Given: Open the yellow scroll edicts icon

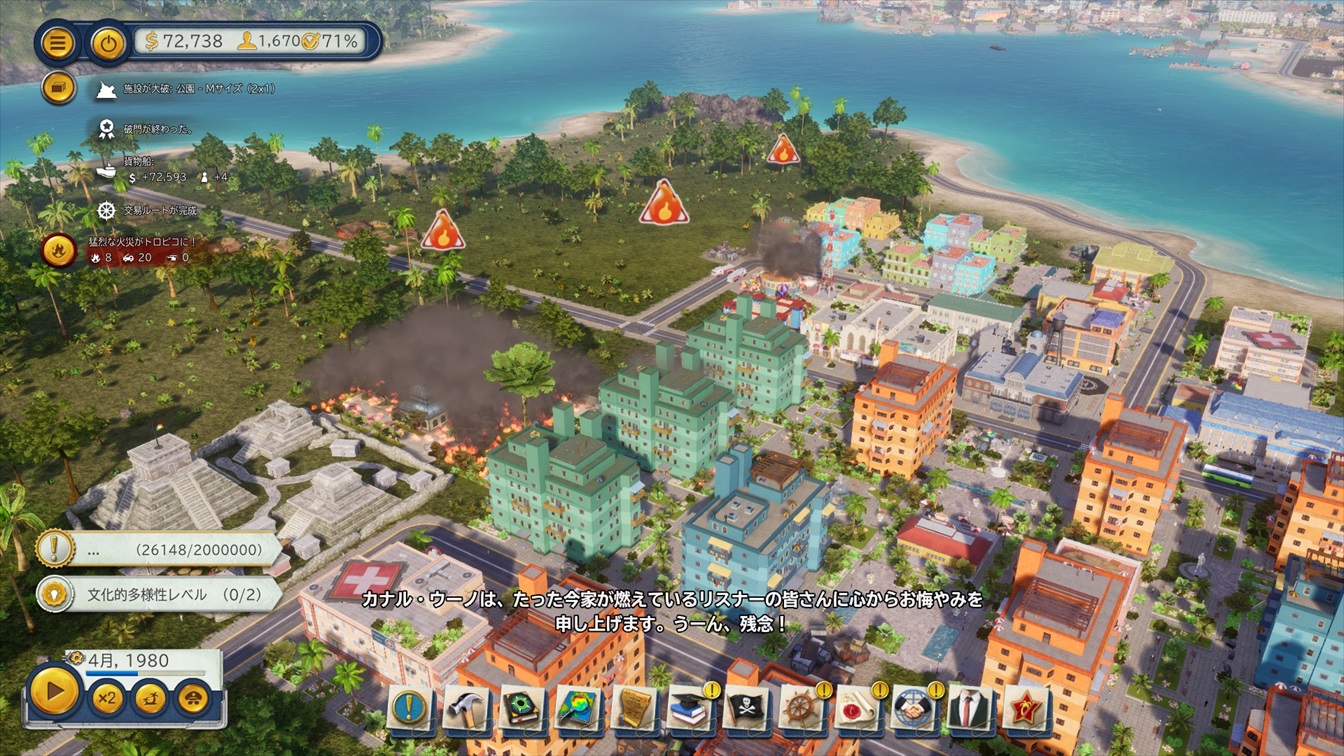Looking at the screenshot, I should pos(634,708).
